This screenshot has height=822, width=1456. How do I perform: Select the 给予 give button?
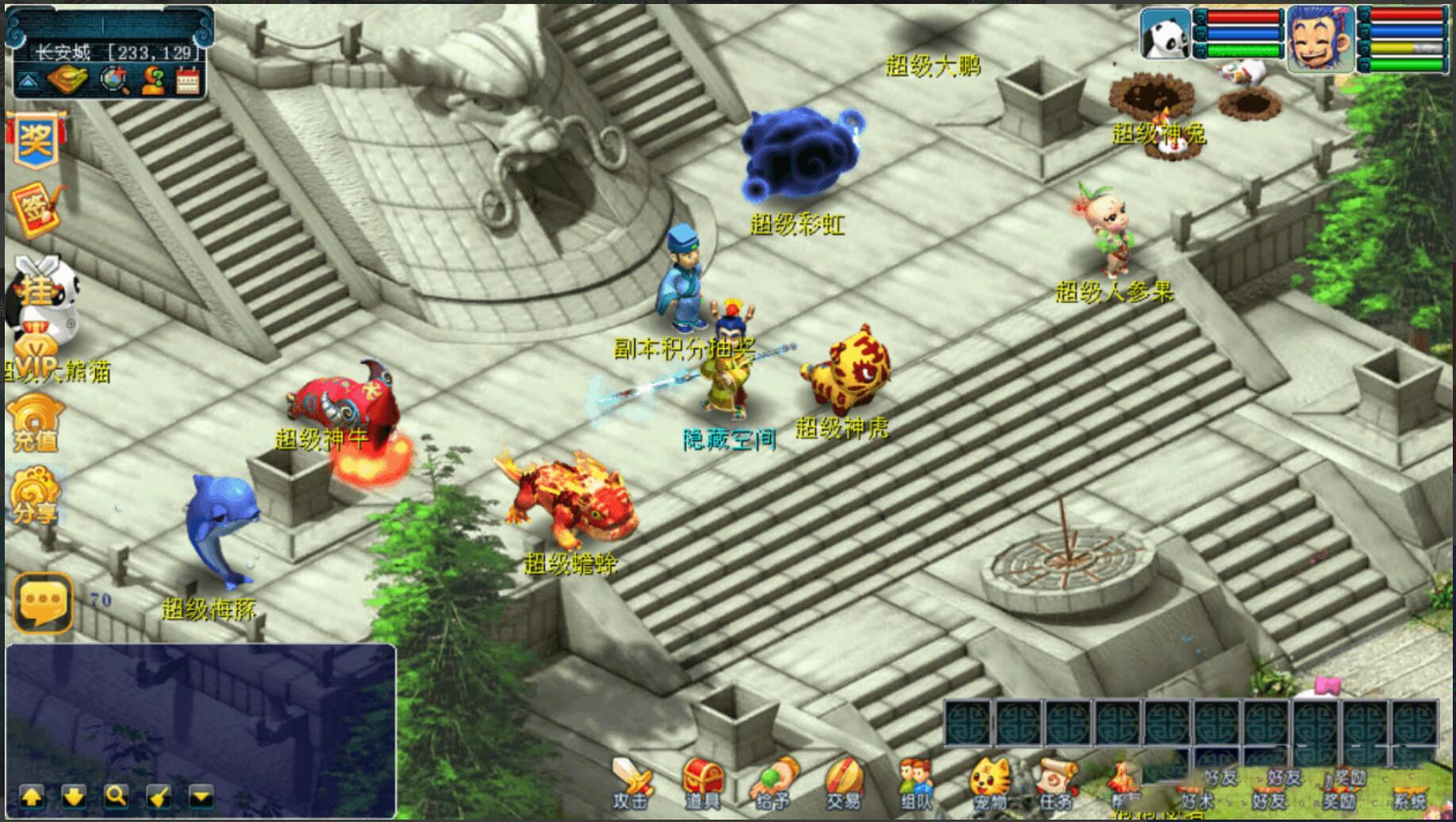click(x=774, y=782)
